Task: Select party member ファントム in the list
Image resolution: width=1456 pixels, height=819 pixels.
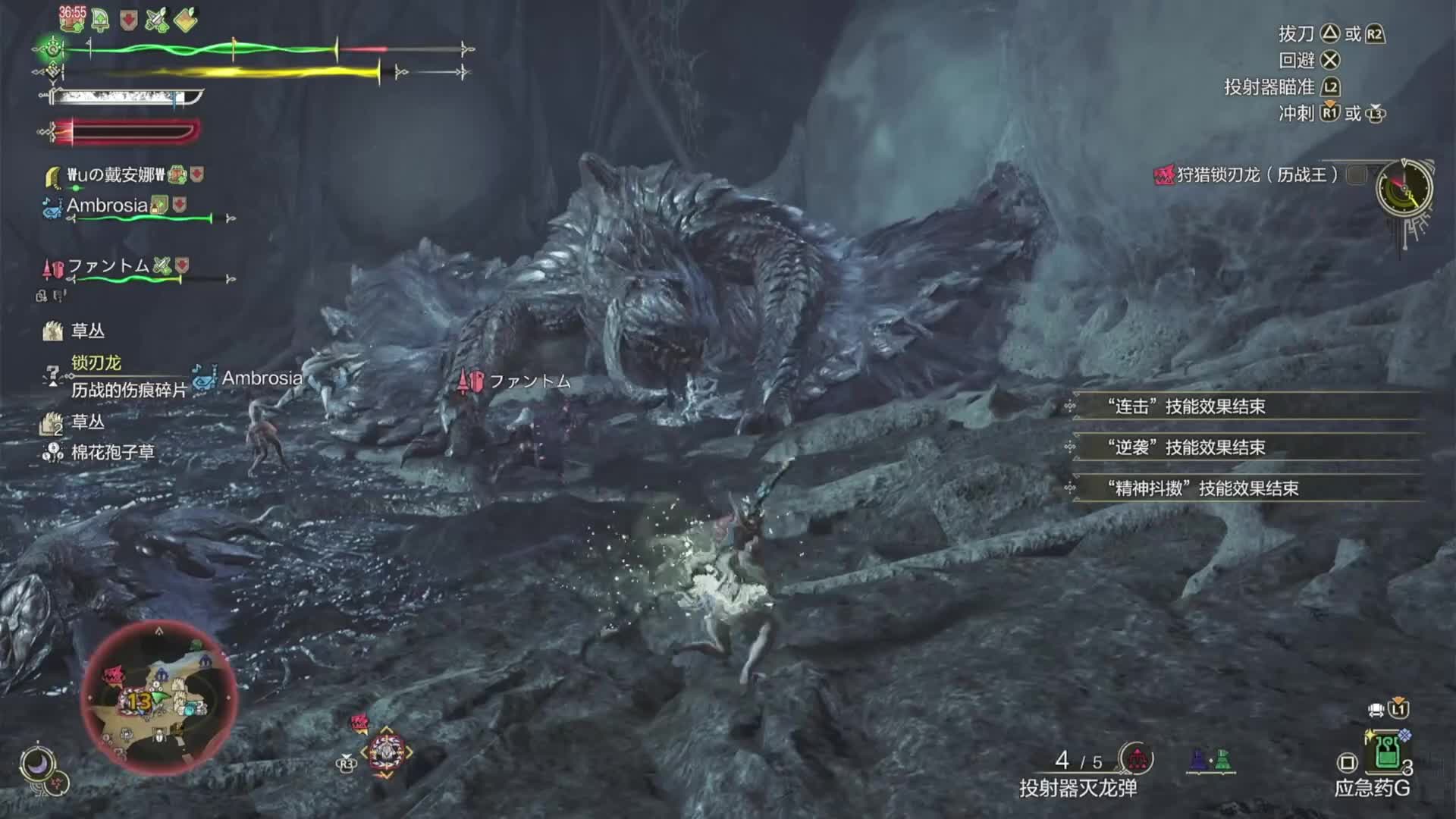Action: pyautogui.click(x=108, y=266)
